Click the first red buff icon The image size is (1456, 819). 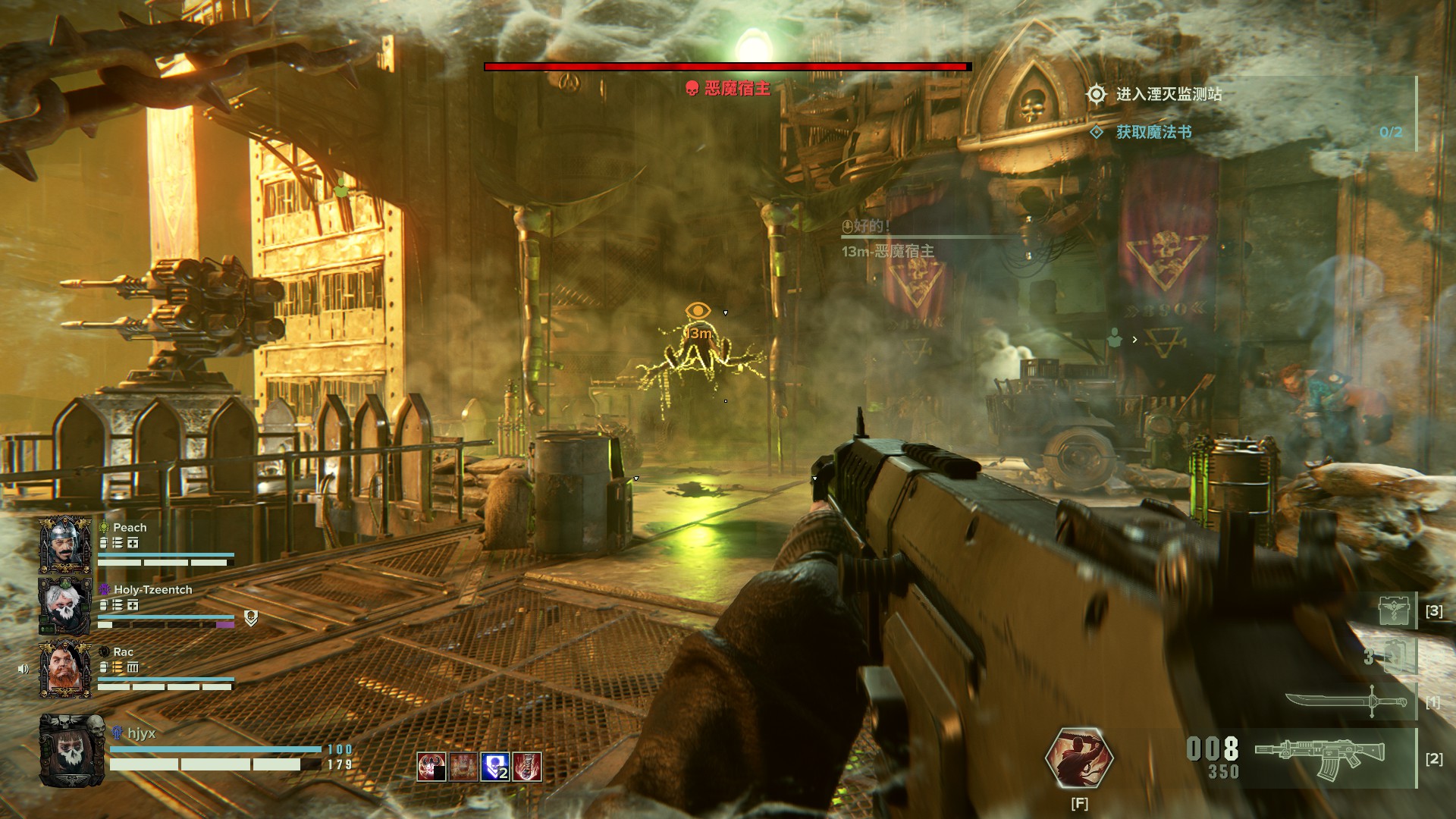[431, 767]
